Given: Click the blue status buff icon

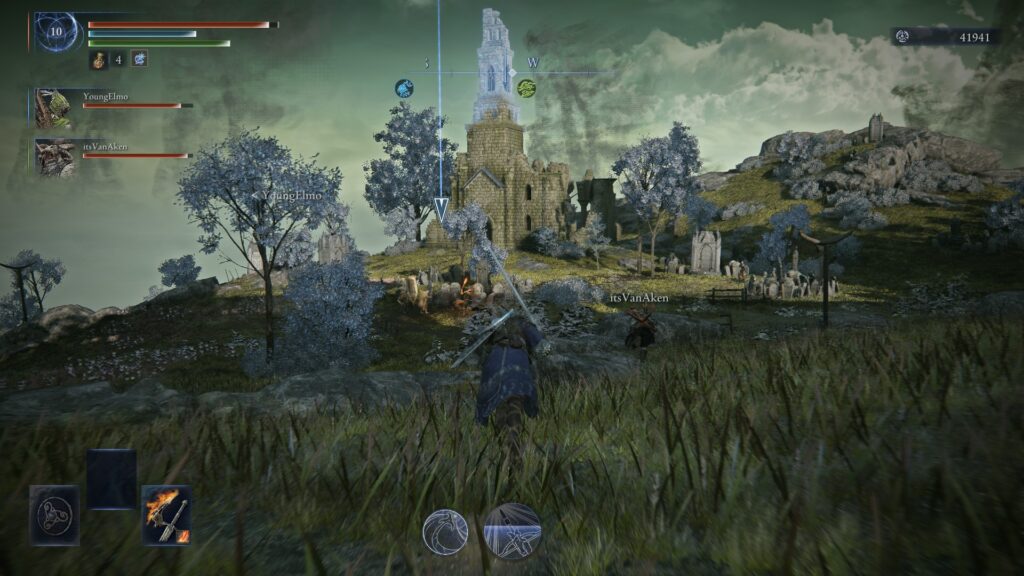Looking at the screenshot, I should pos(139,59).
